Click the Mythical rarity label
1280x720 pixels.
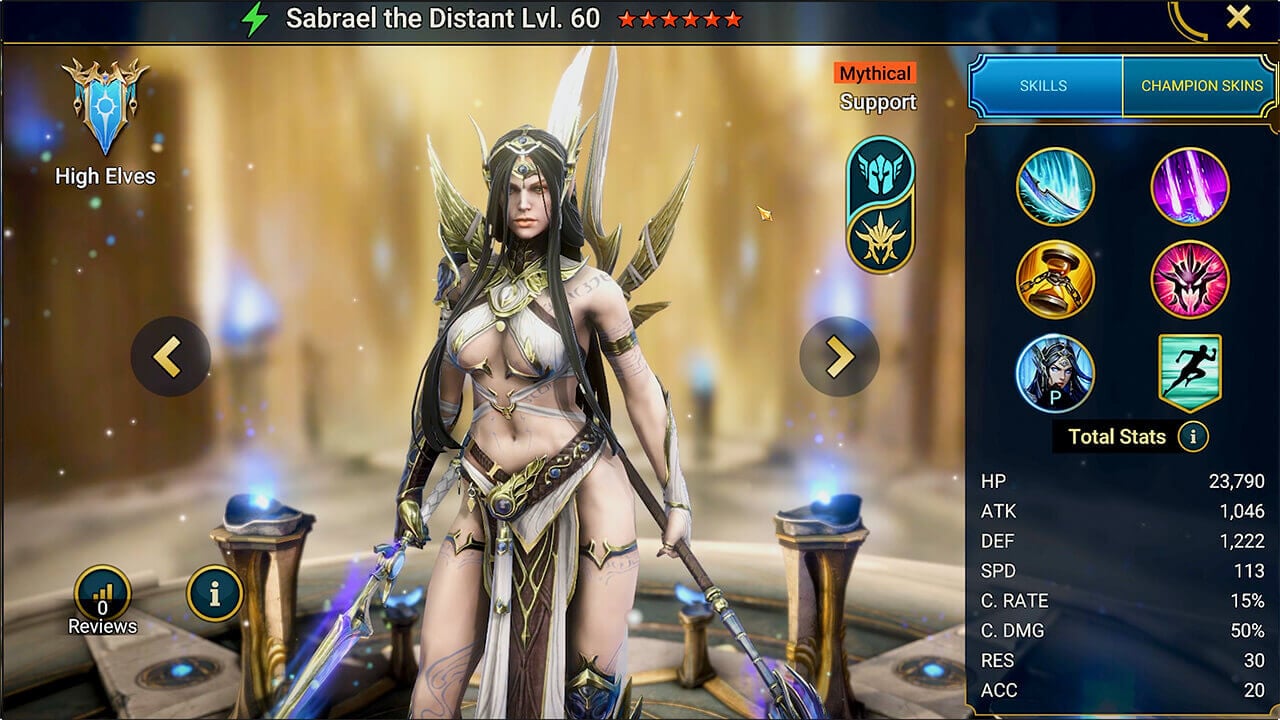[875, 73]
